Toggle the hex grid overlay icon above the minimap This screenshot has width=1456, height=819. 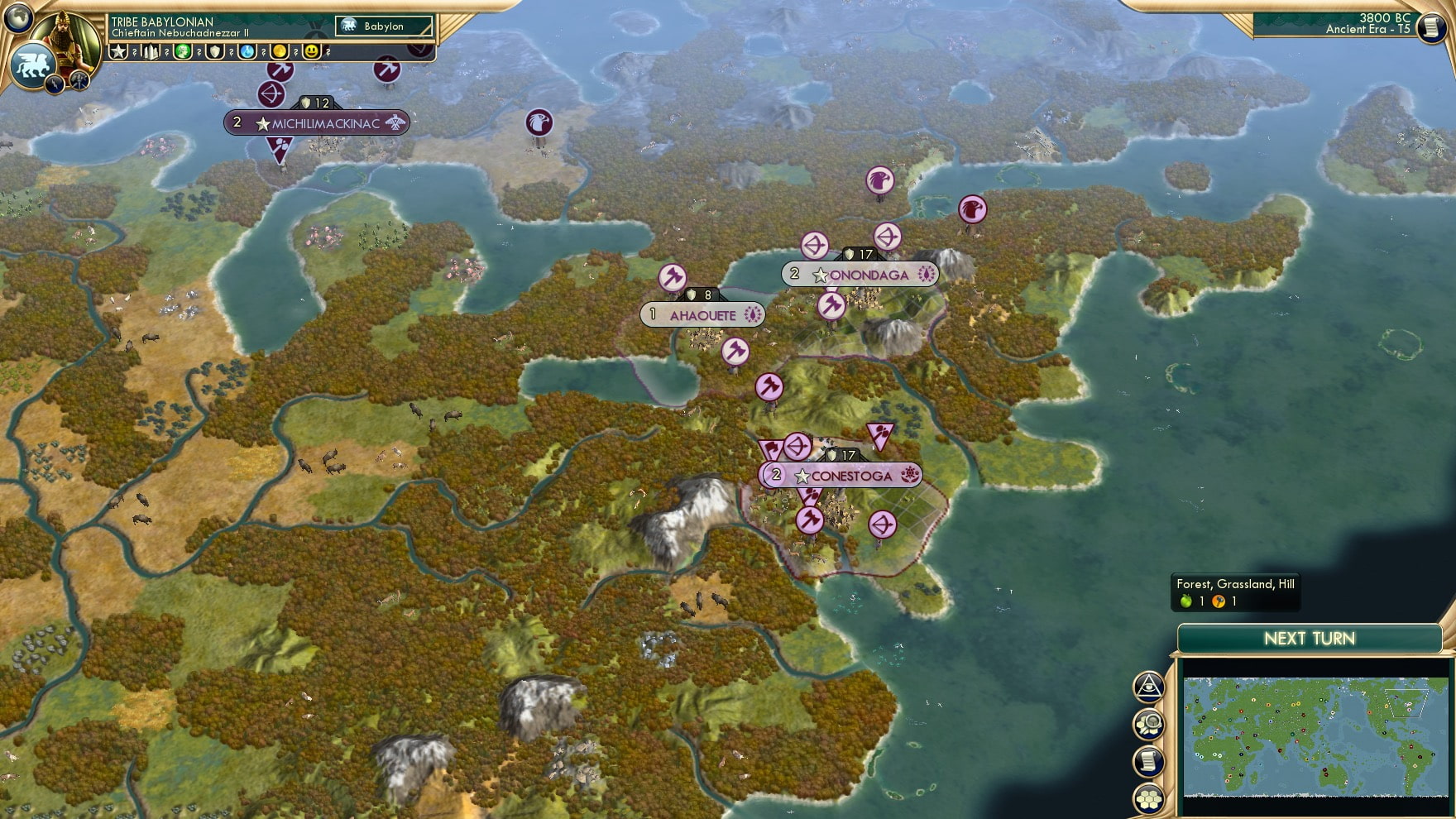pos(1148,797)
